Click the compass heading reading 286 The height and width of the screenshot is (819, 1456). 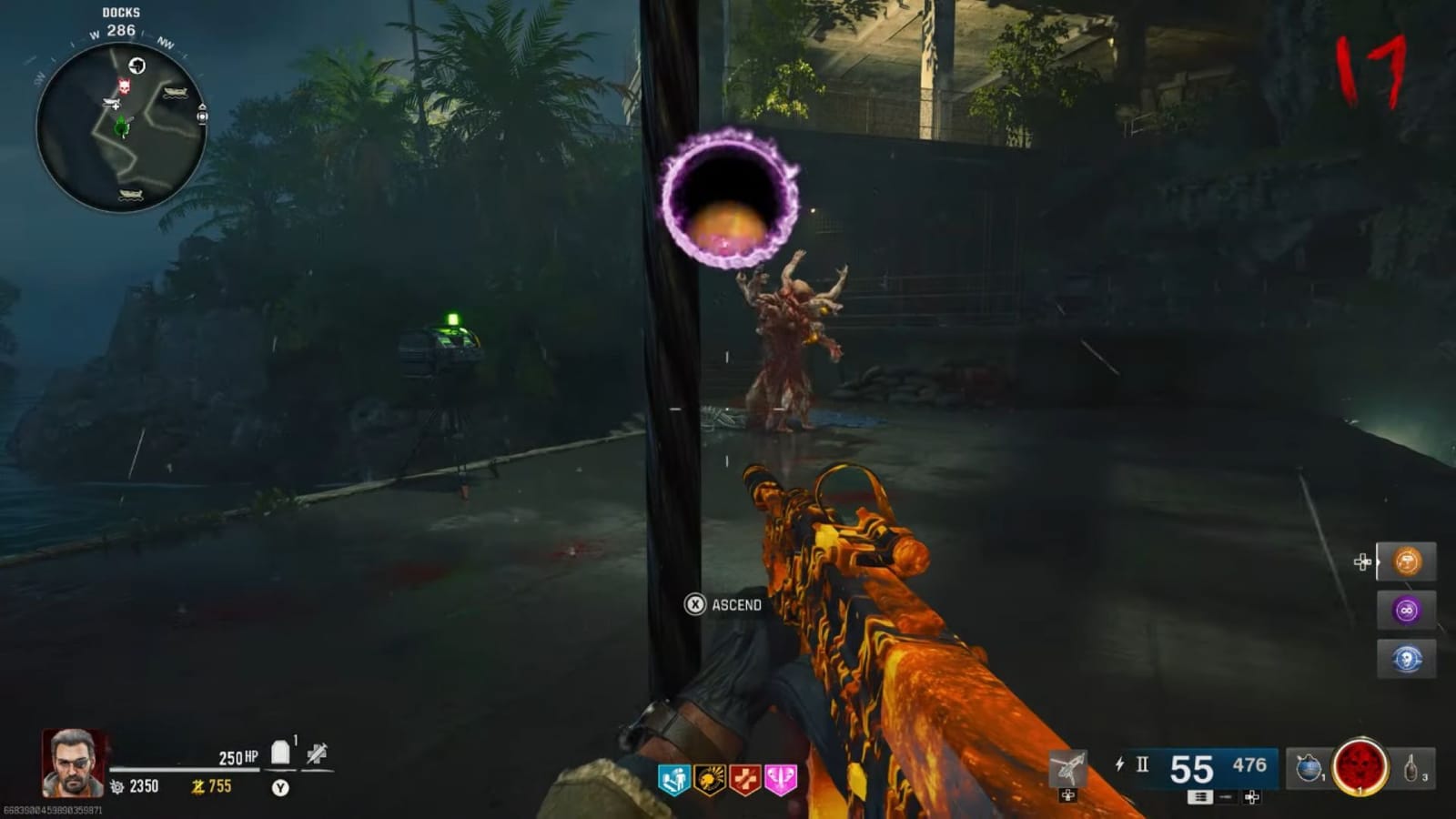[x=123, y=29]
